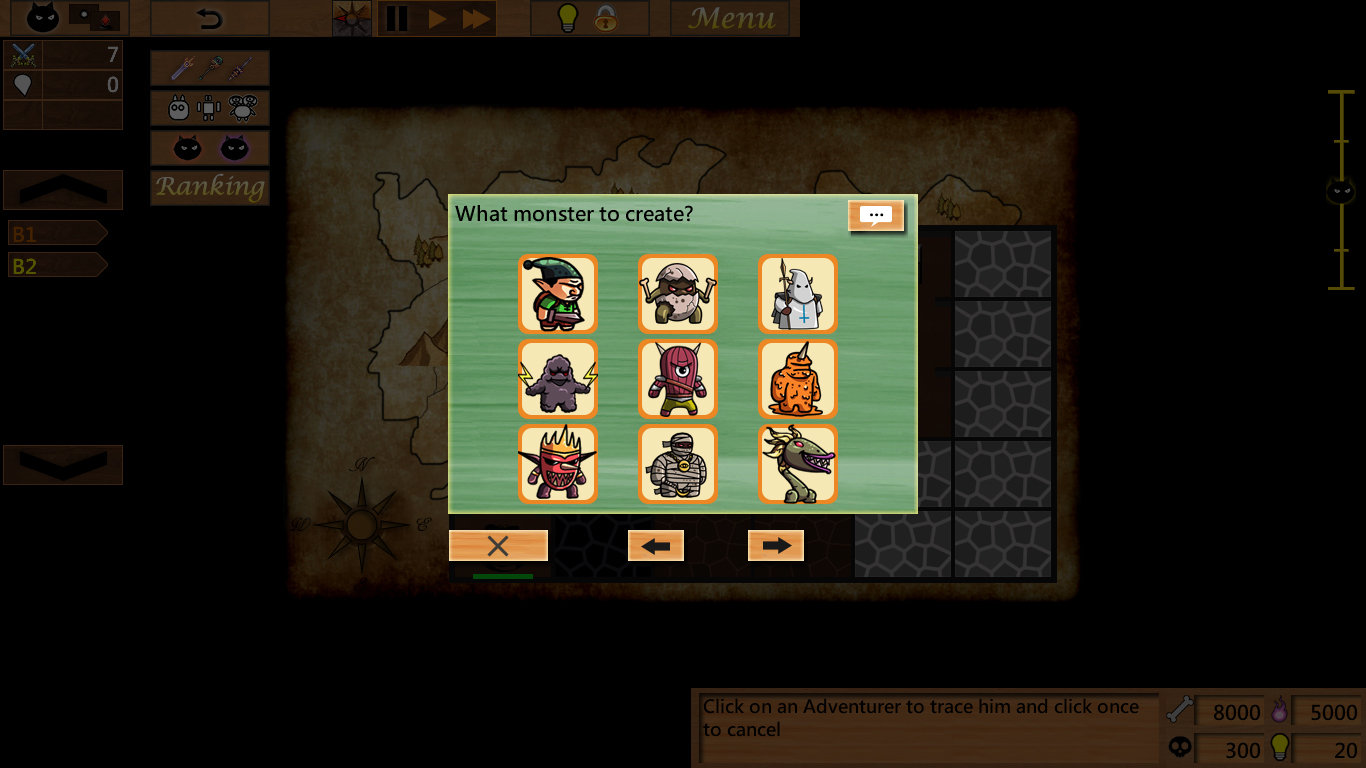Viewport: 1366px width, 768px height.
Task: Browse next monster page with right arrow
Action: 776,545
